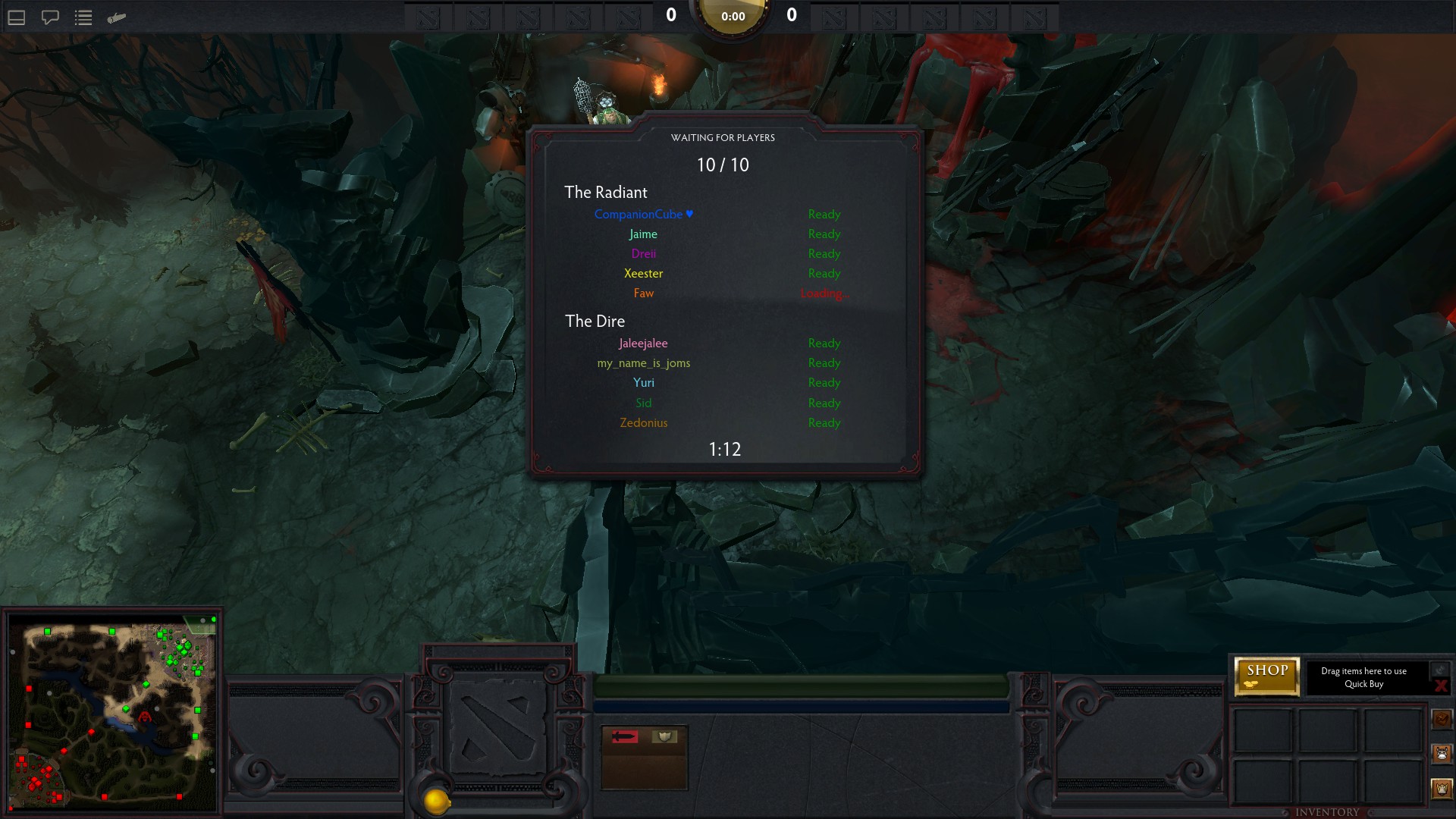
Task: Click the log-shaped icon in top bar
Action: [x=117, y=17]
